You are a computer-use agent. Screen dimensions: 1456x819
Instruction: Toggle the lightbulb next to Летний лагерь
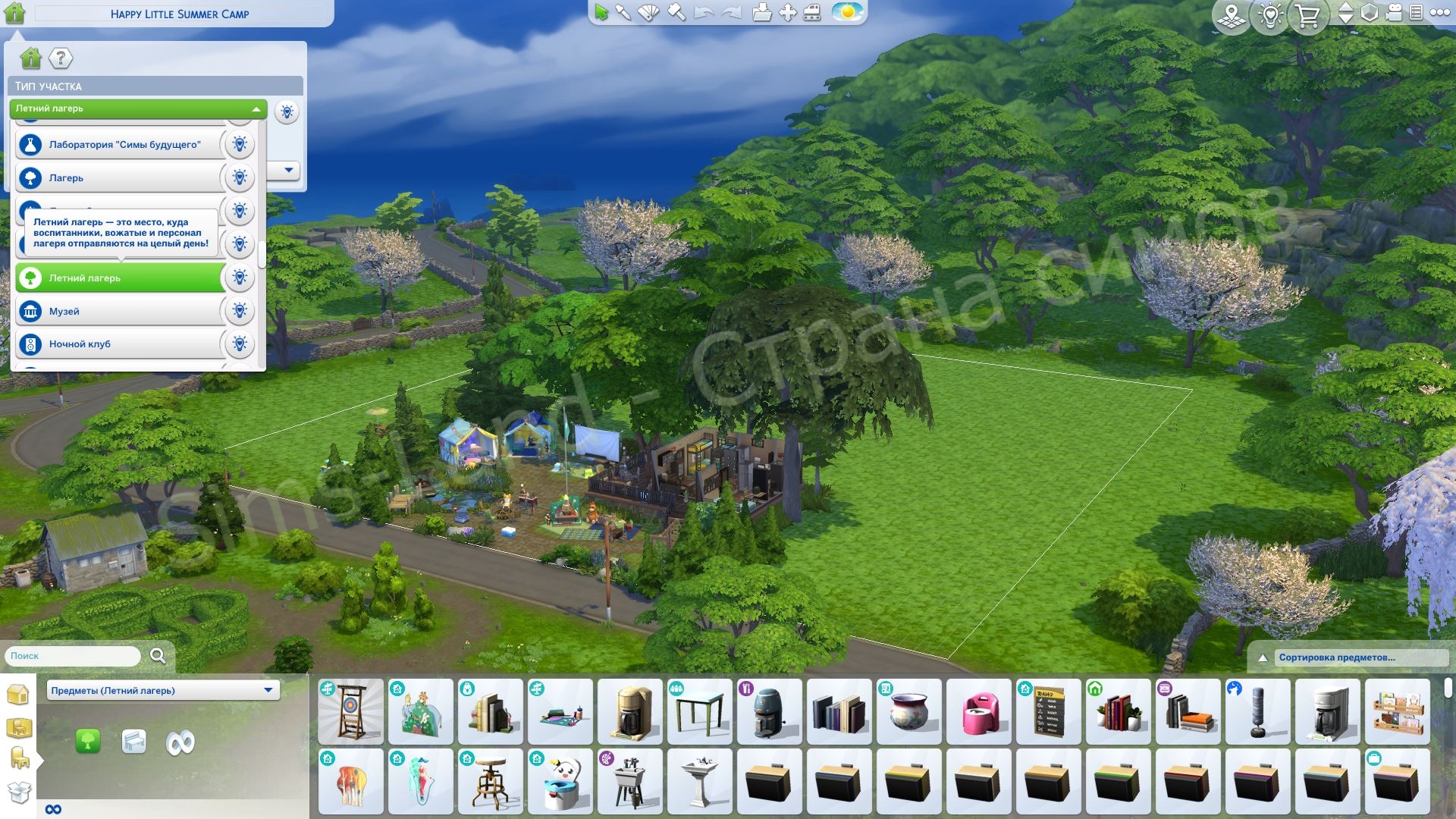240,278
